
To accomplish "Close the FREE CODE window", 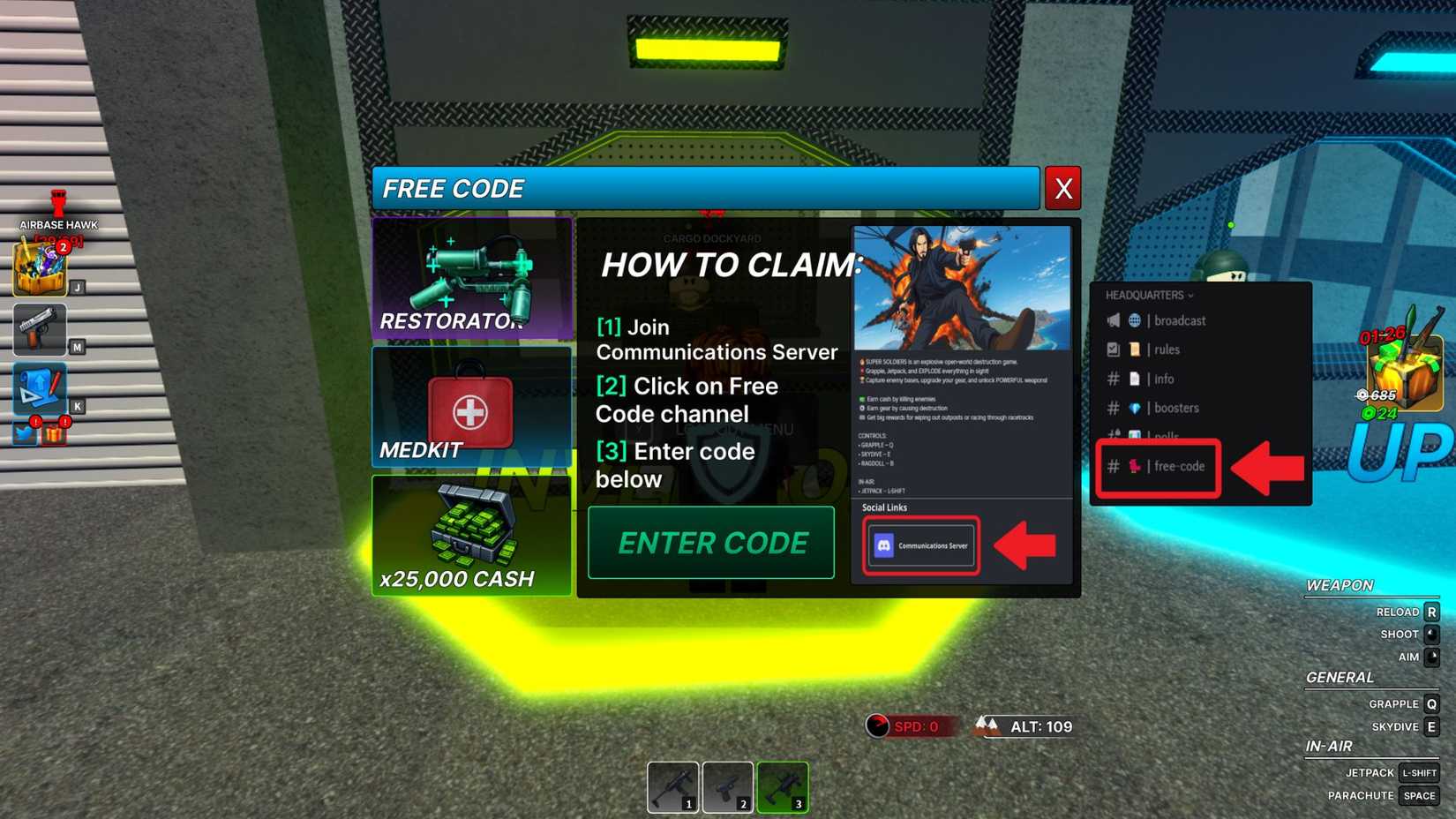I will (1062, 187).
